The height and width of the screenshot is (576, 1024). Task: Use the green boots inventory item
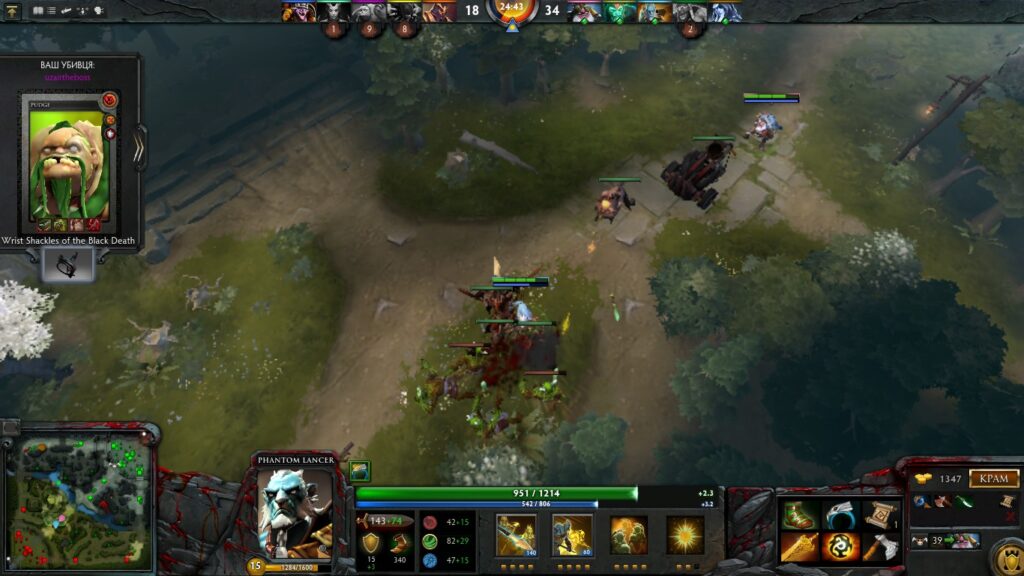click(799, 515)
